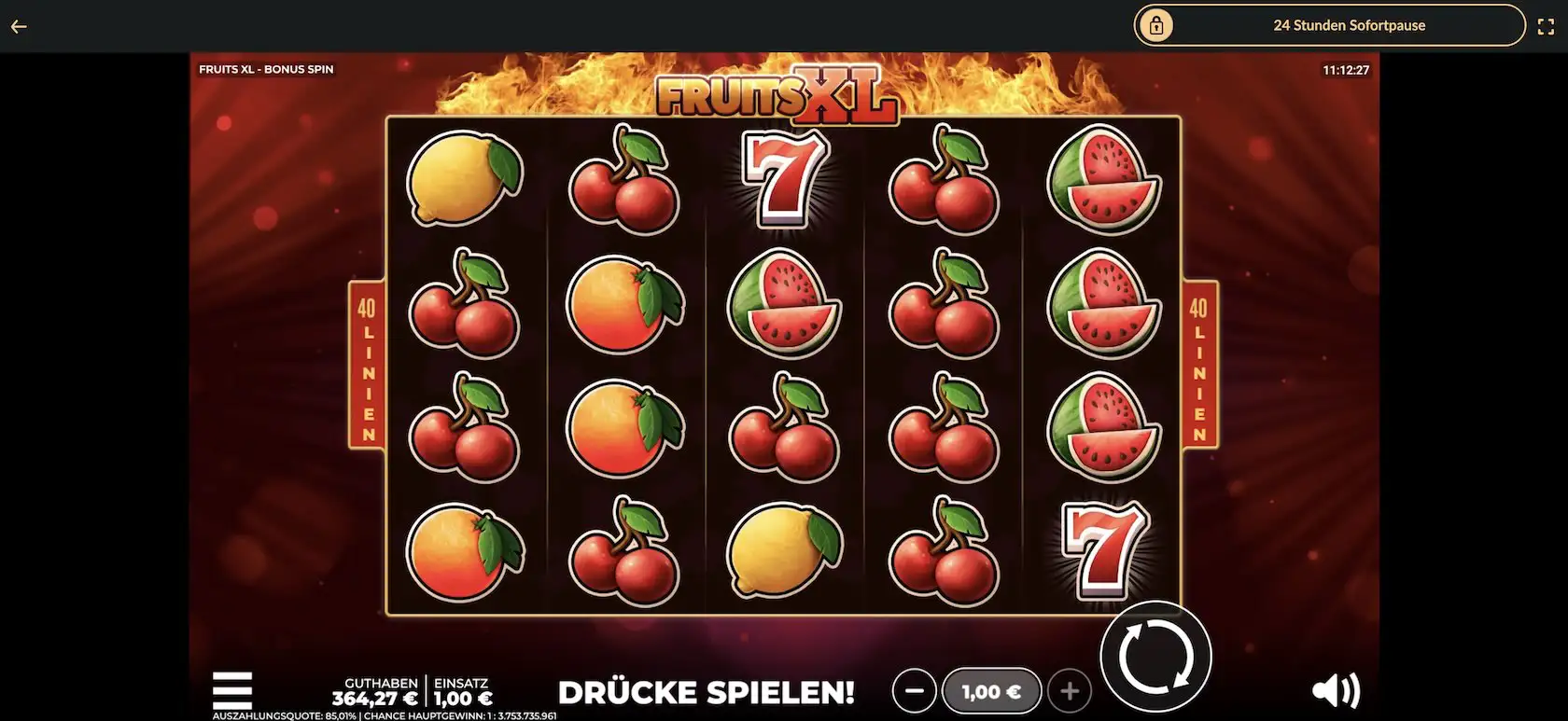Increase the bet with the plus button
This screenshot has height=721, width=1568.
pos(1070,691)
